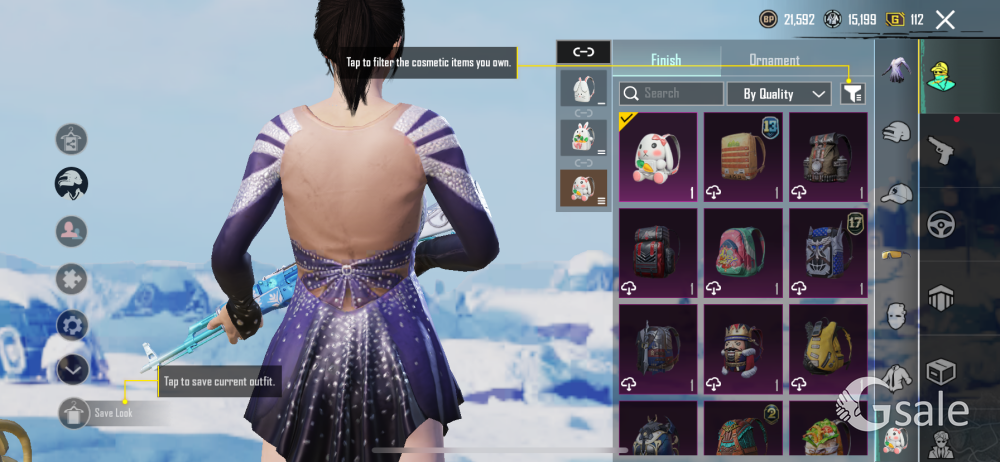1000x462 pixels.
Task: Close the wardrobe screen with X
Action: [945, 19]
